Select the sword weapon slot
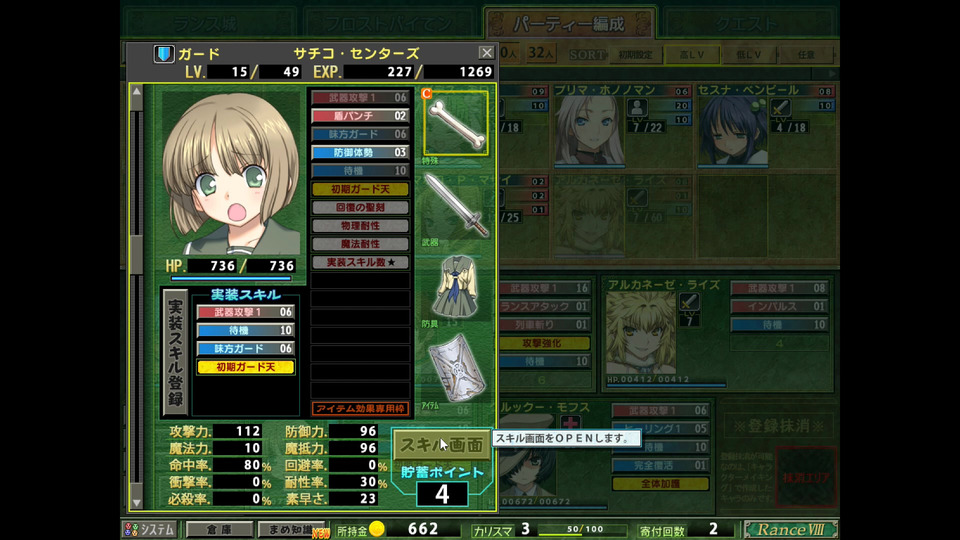960x540 pixels. [456, 204]
